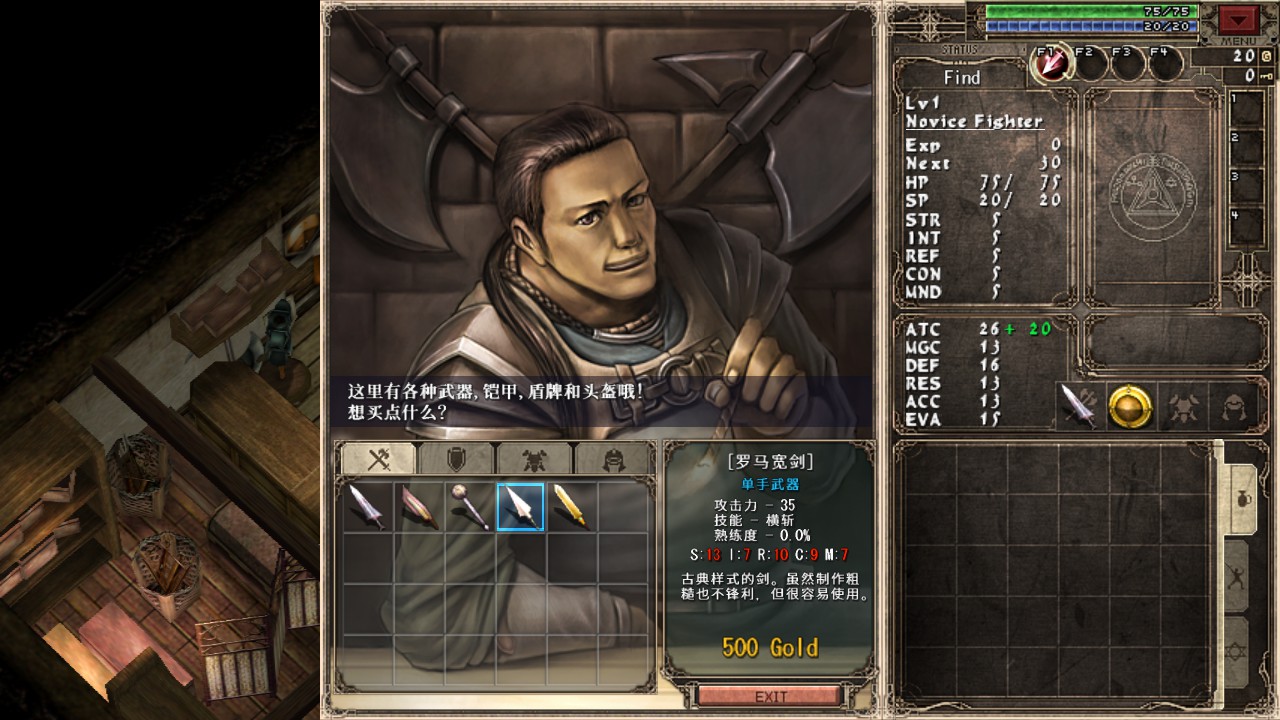Open the red MENU dropdown button
1280x720 pixels.
[1238, 20]
